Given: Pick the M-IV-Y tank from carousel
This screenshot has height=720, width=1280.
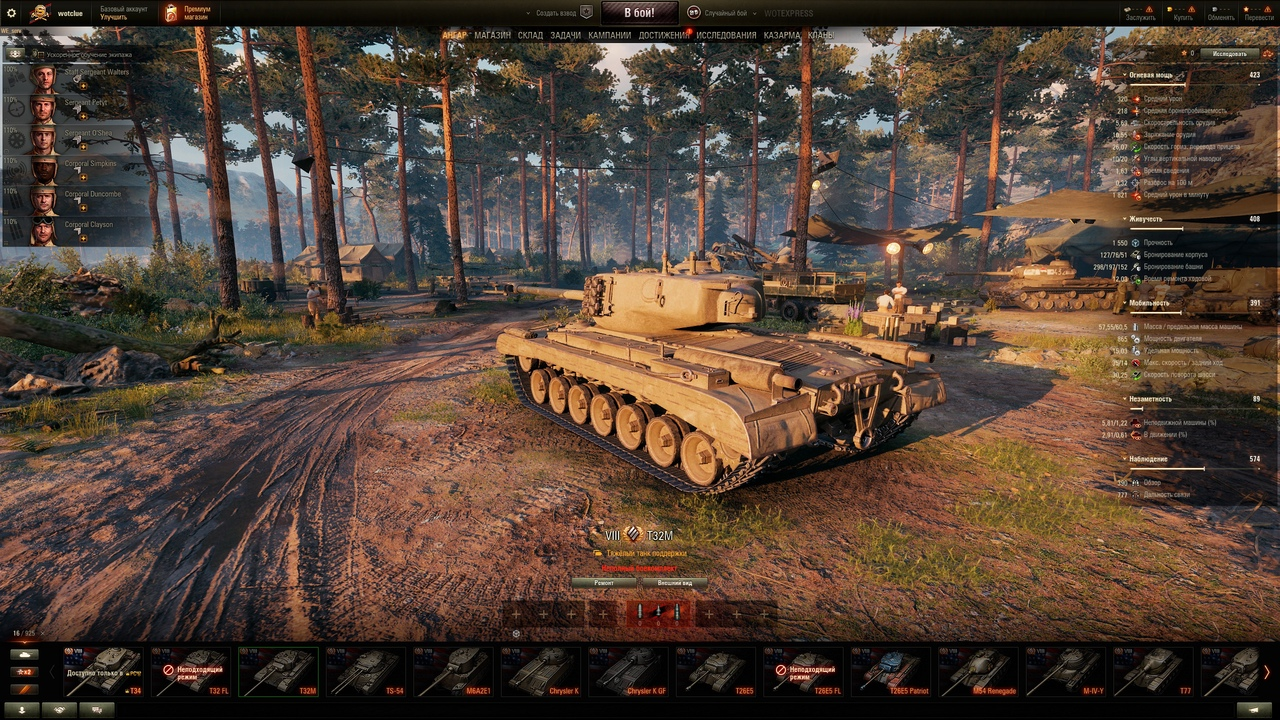Looking at the screenshot, I should click(1067, 671).
